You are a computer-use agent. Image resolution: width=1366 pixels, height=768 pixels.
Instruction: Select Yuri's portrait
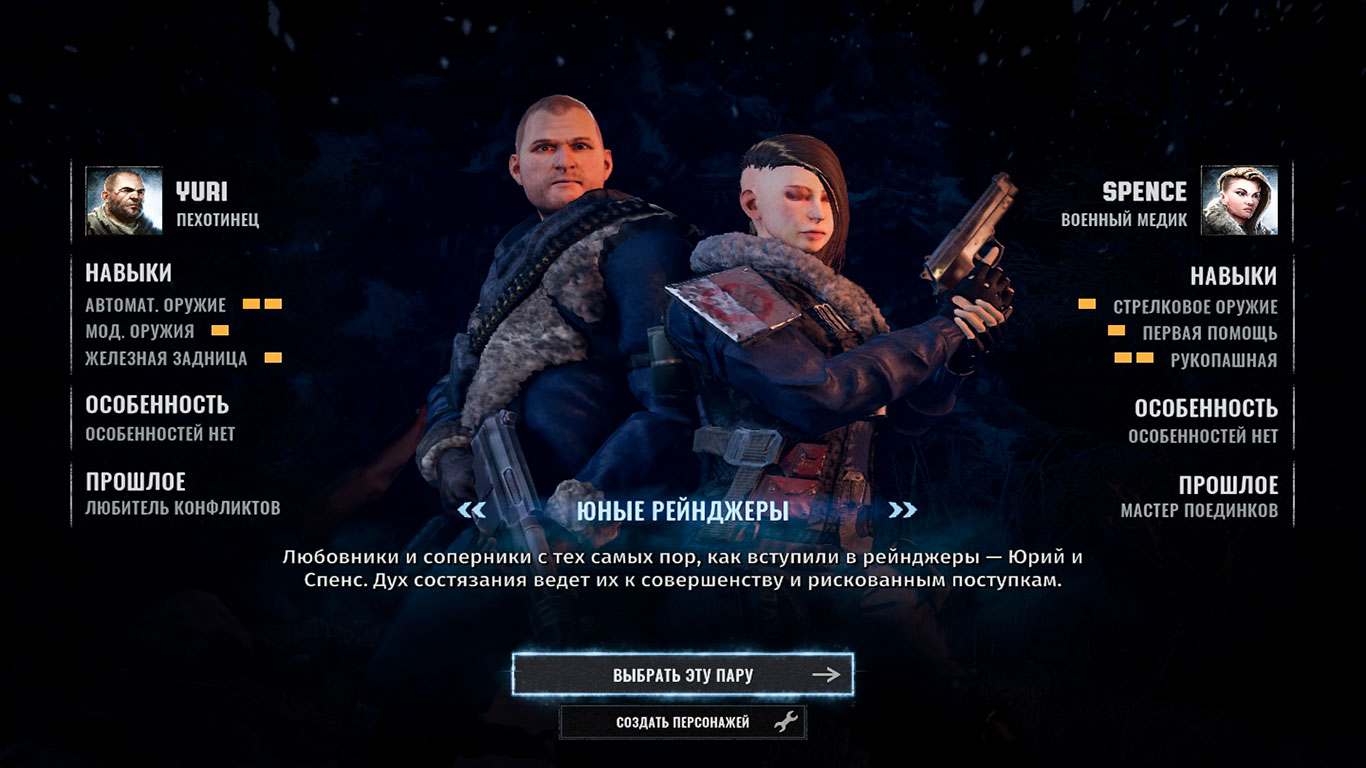click(124, 201)
